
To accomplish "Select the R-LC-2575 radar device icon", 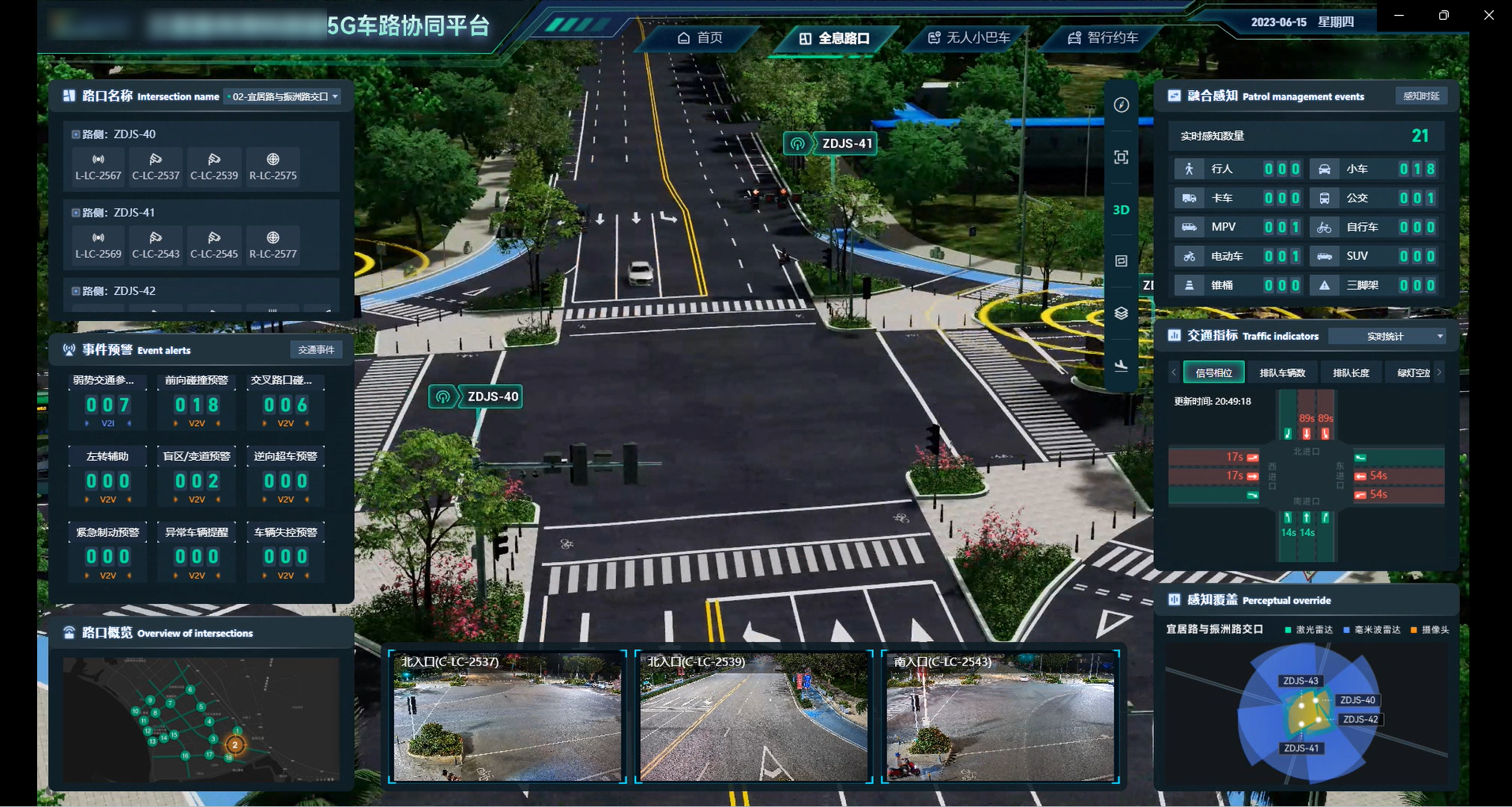I will point(273,167).
